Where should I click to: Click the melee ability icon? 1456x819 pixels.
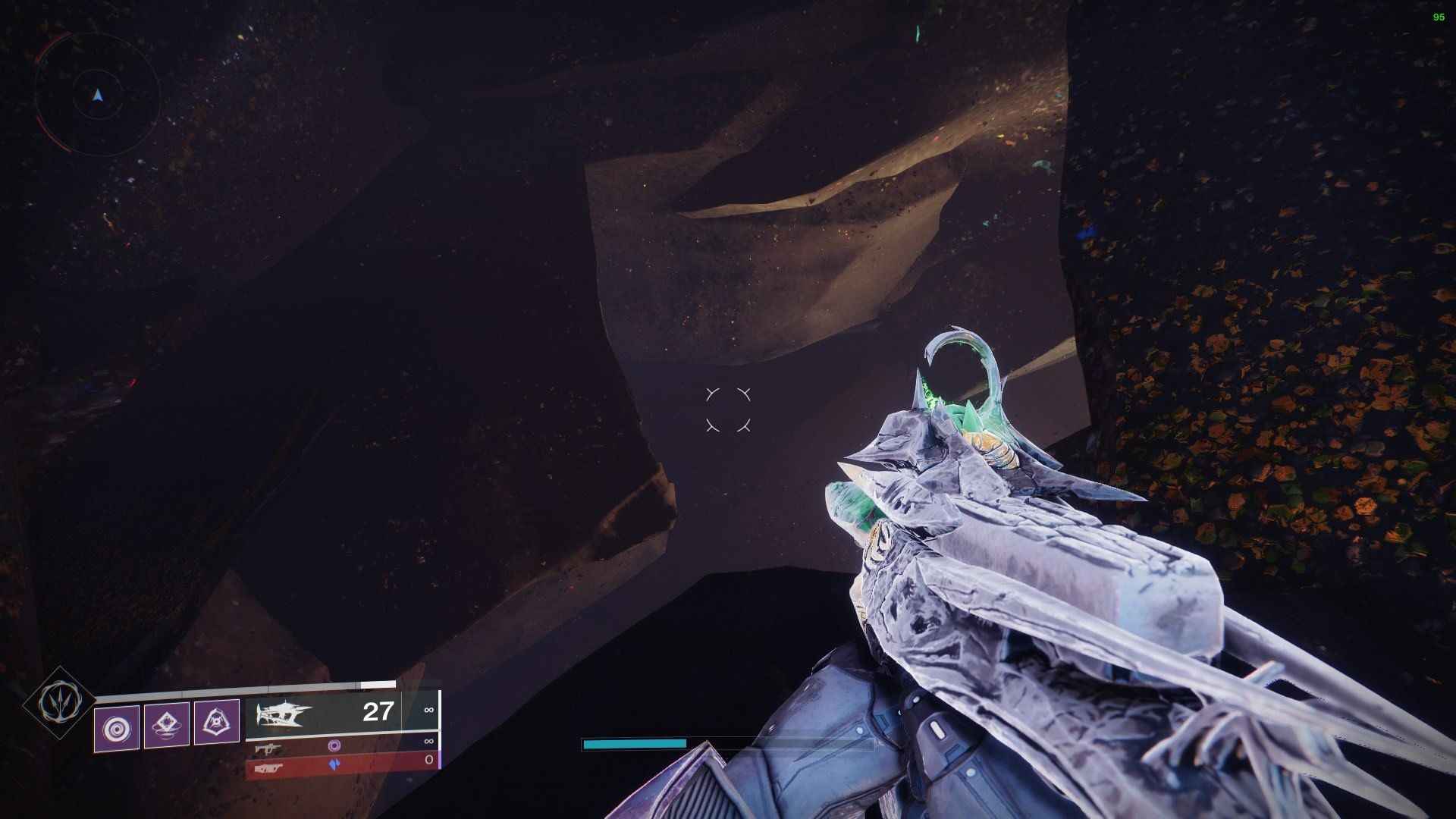click(168, 726)
